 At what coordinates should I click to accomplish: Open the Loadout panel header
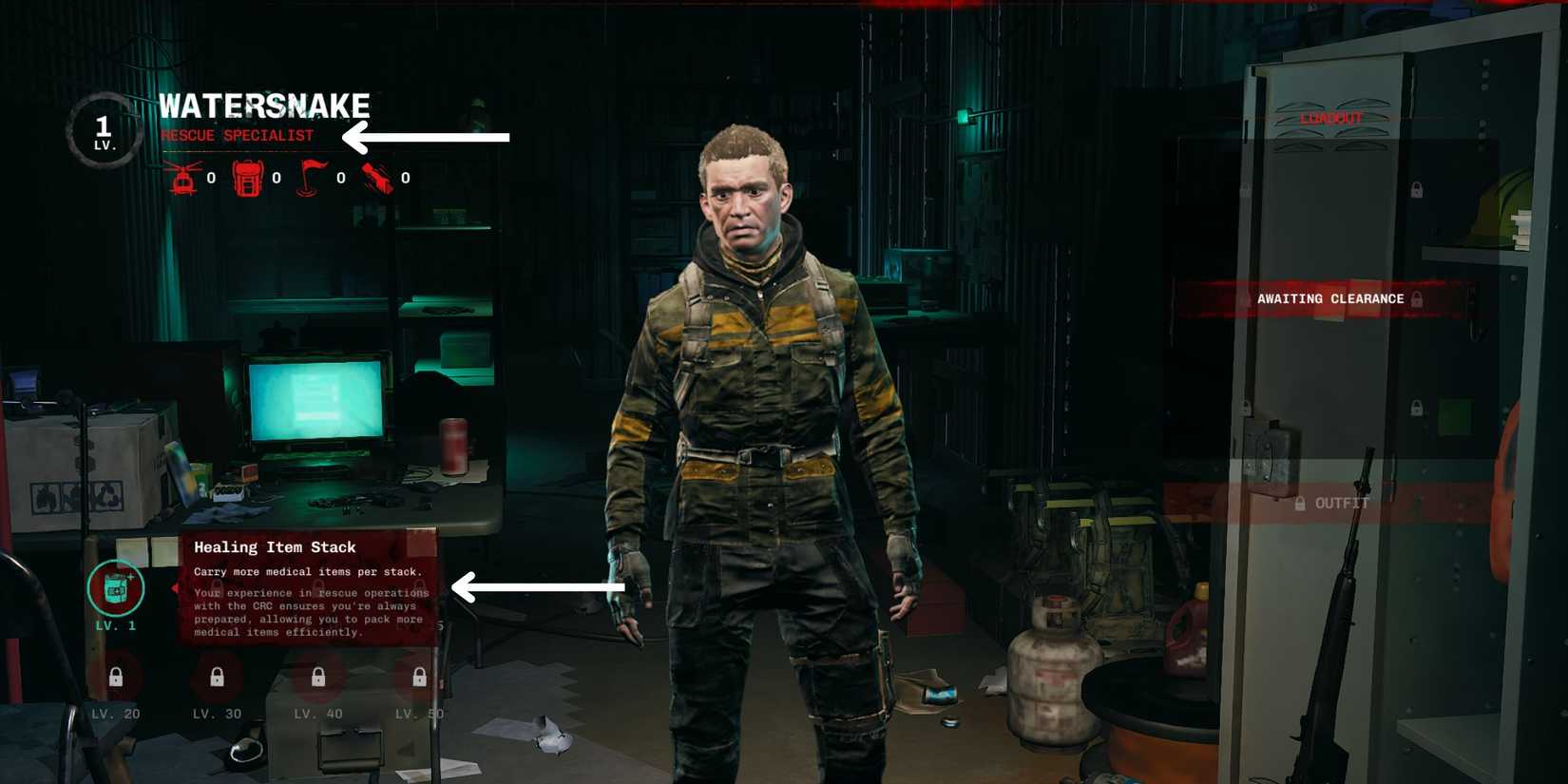1330,119
